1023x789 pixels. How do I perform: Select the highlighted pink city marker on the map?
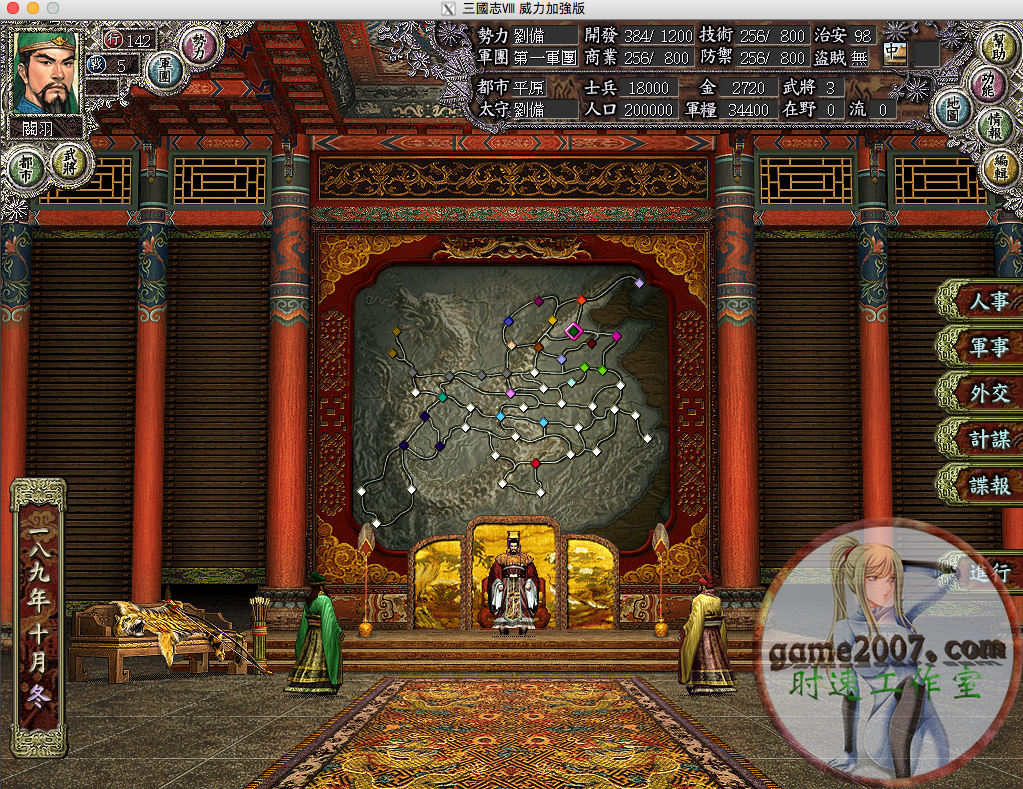point(573,330)
